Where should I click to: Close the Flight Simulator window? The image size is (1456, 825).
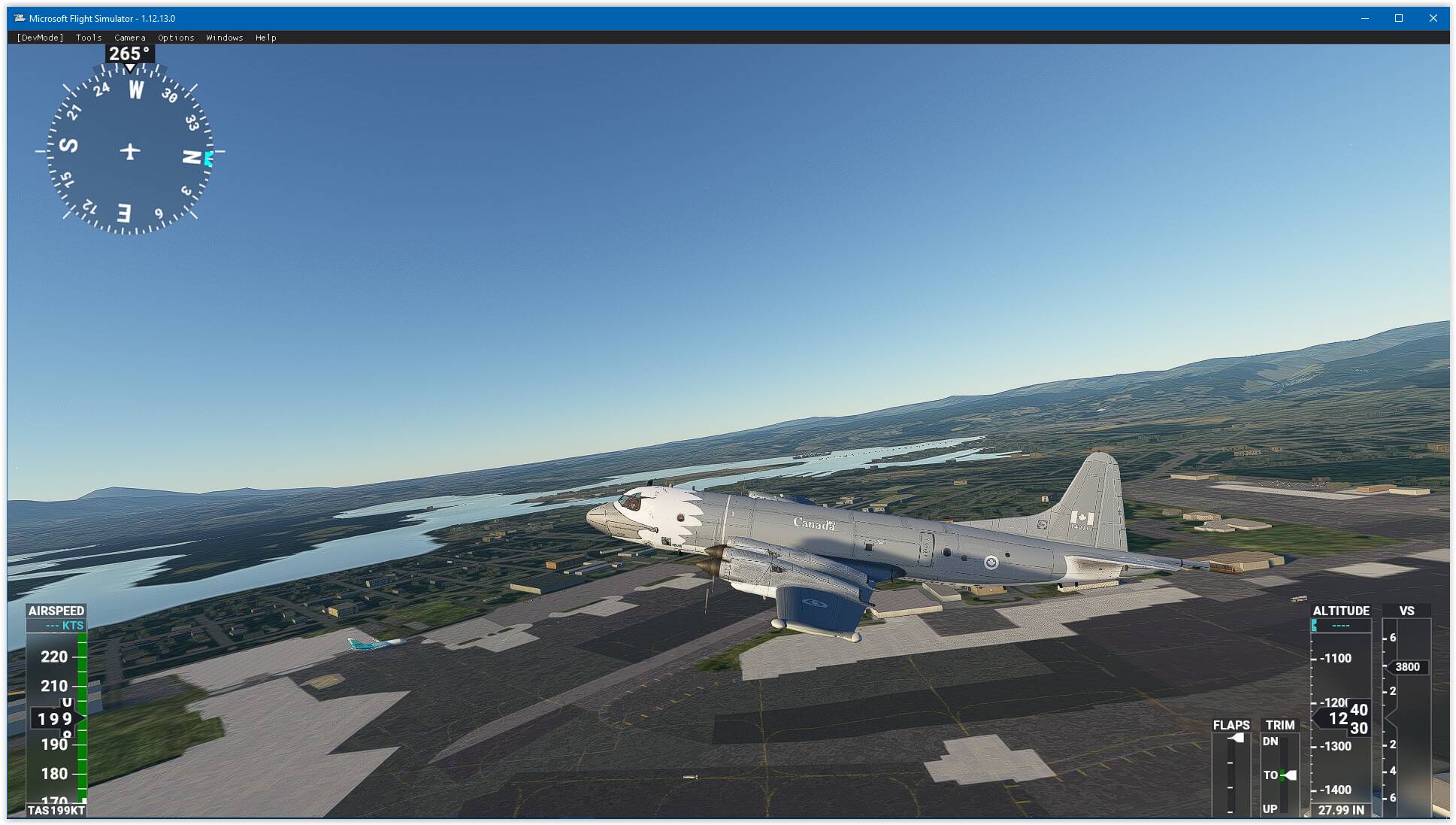click(x=1433, y=19)
